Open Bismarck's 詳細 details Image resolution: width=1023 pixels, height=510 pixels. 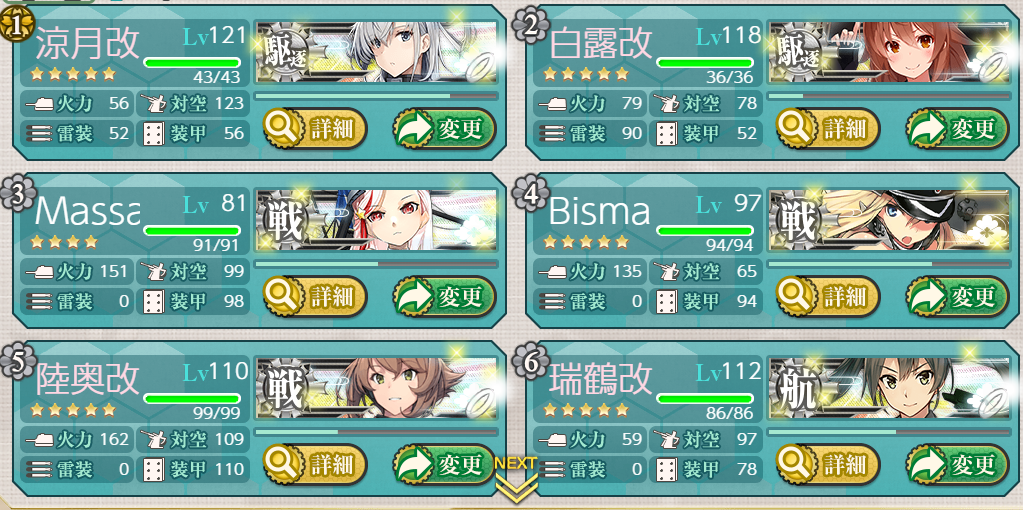828,296
